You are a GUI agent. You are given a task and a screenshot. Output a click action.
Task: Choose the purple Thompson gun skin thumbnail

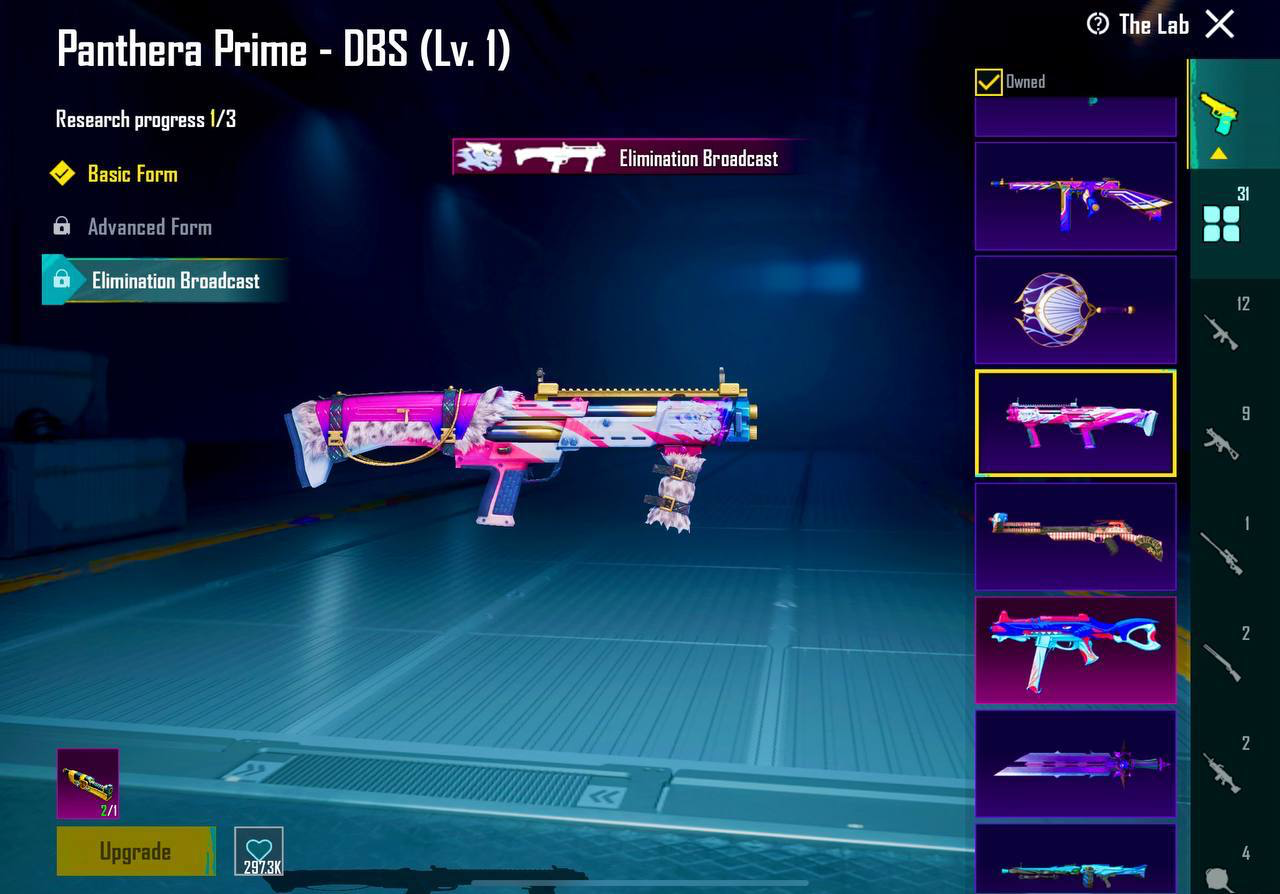(1075, 195)
